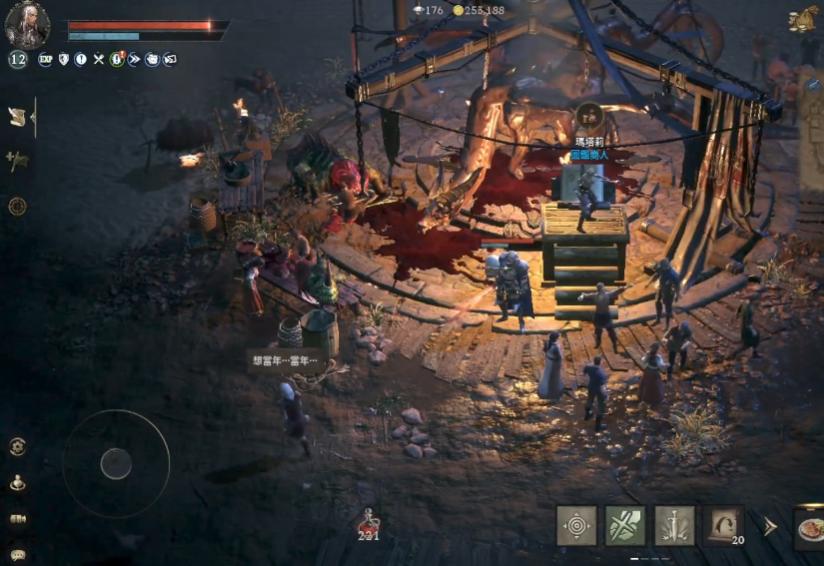Image resolution: width=824 pixels, height=566 pixels.
Task: Use the skill slot showing 20
Action: 722,526
